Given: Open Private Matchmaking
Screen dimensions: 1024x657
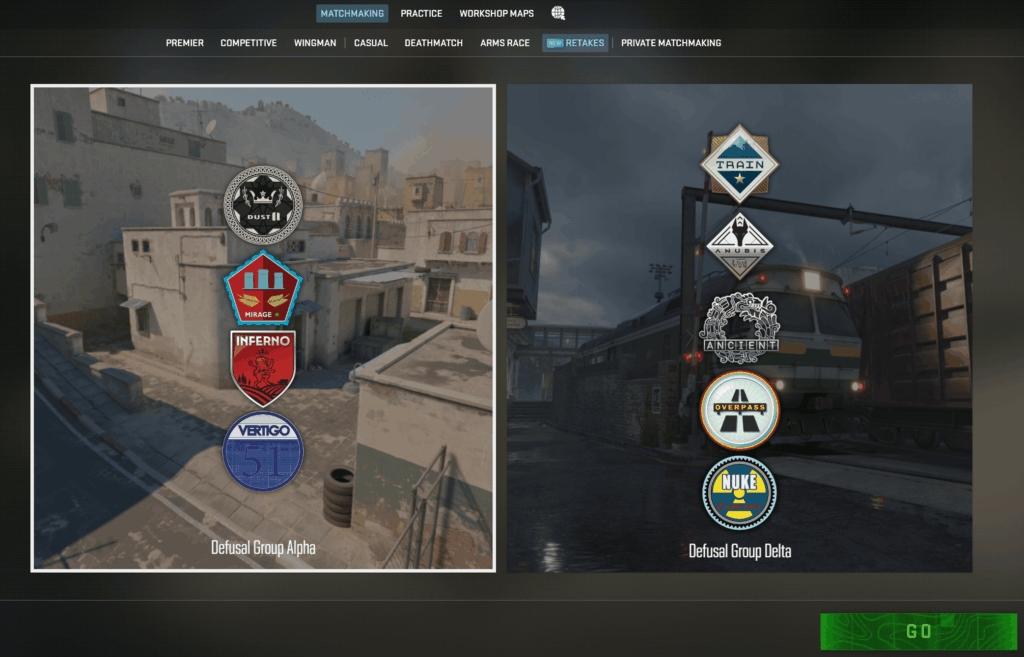Looking at the screenshot, I should click(671, 43).
